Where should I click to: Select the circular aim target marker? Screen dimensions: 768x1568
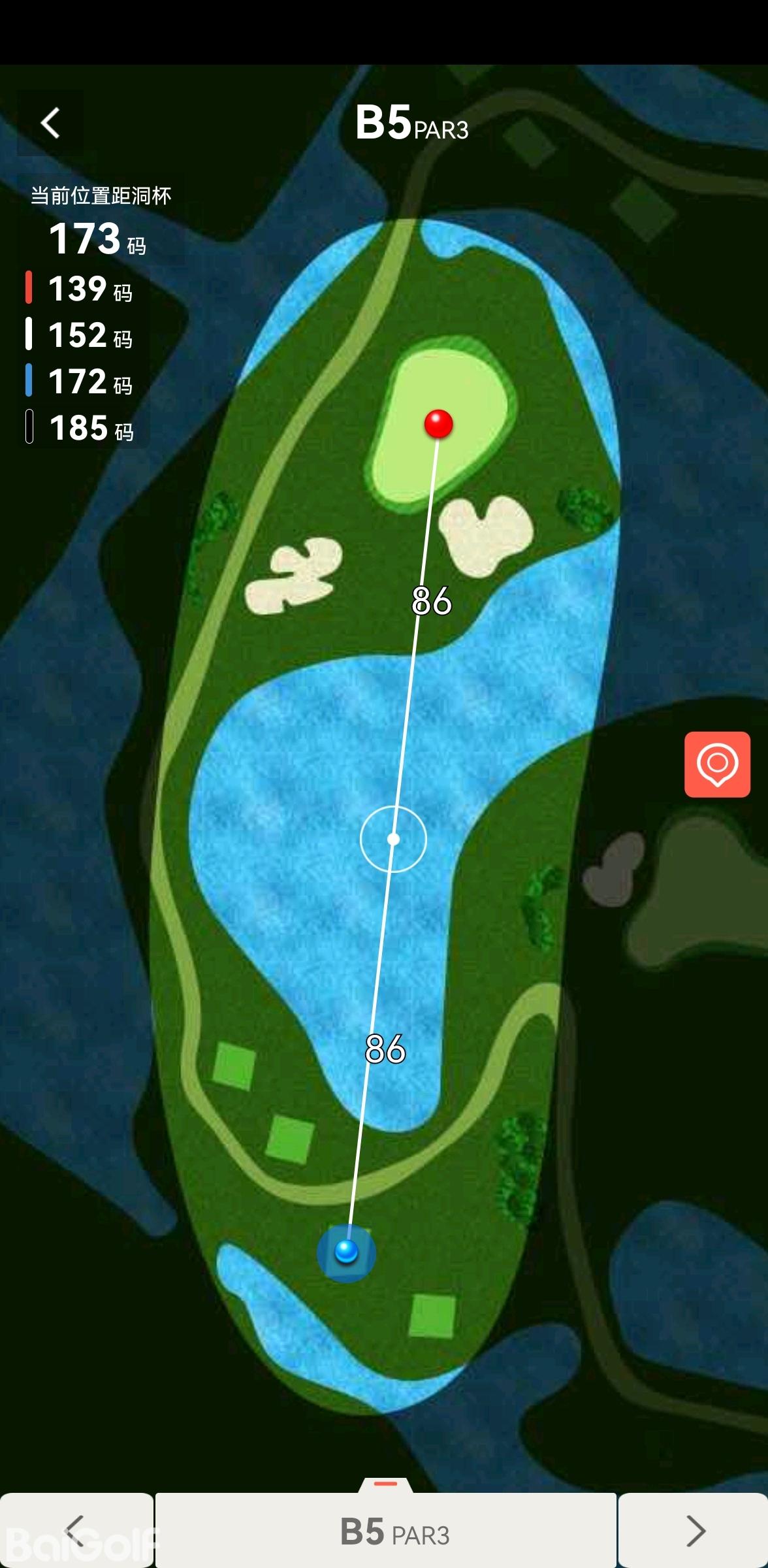pos(393,839)
